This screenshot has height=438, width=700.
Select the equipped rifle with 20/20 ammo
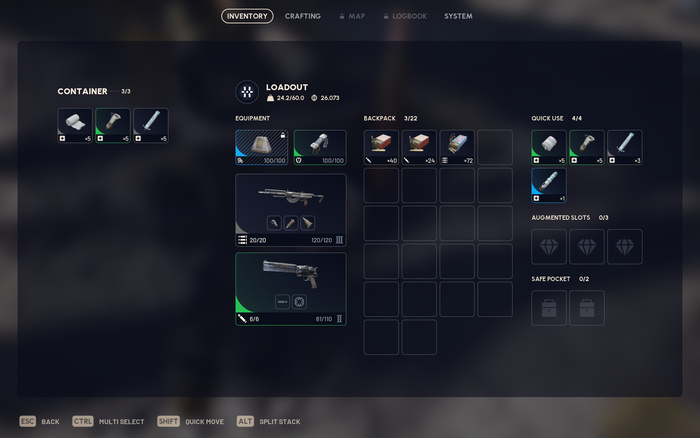(x=291, y=210)
